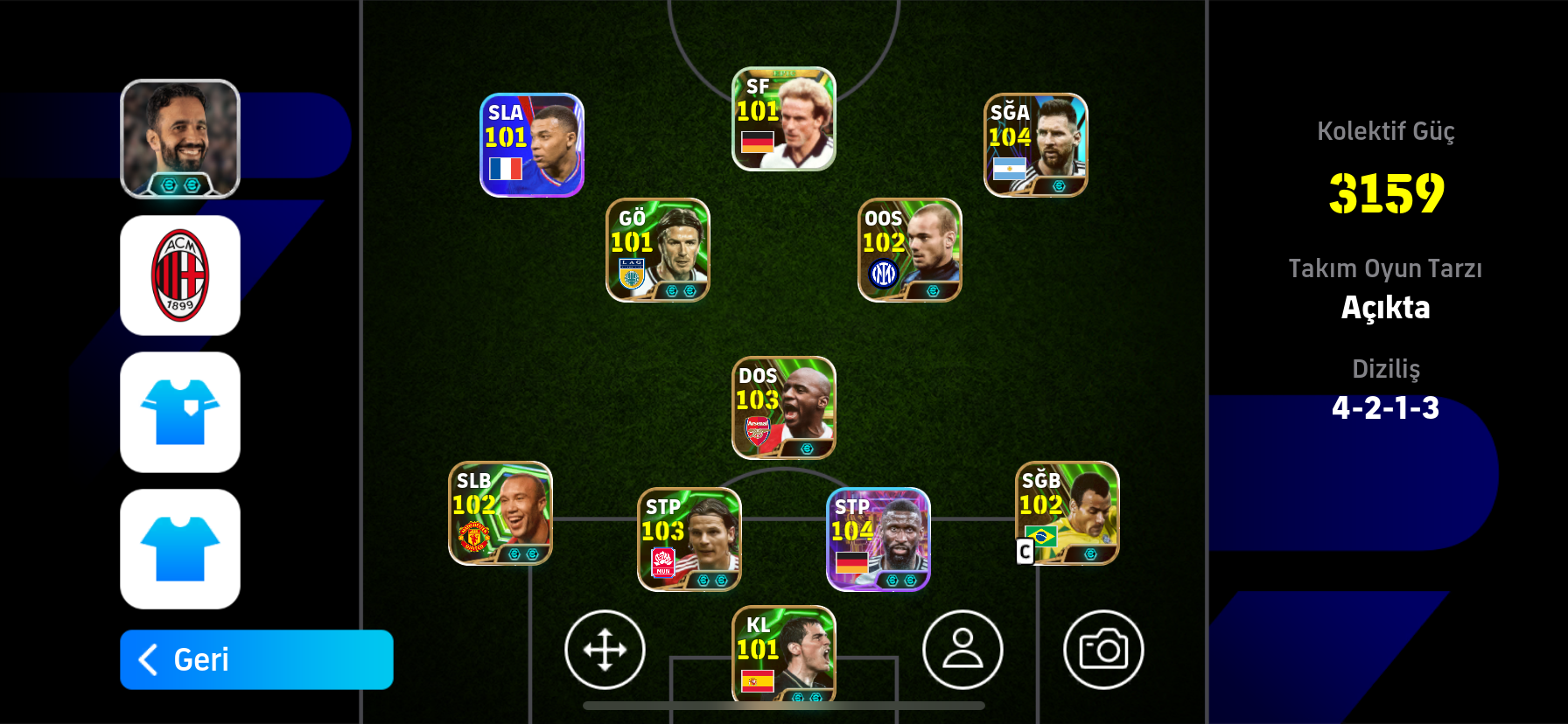Open the second blue jersey kit icon
The image size is (1568, 724).
pyautogui.click(x=180, y=547)
